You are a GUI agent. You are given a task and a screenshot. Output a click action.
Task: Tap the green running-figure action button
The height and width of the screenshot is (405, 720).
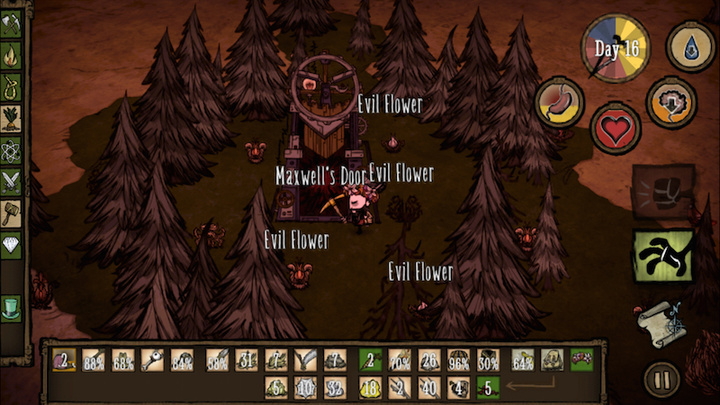(x=662, y=255)
